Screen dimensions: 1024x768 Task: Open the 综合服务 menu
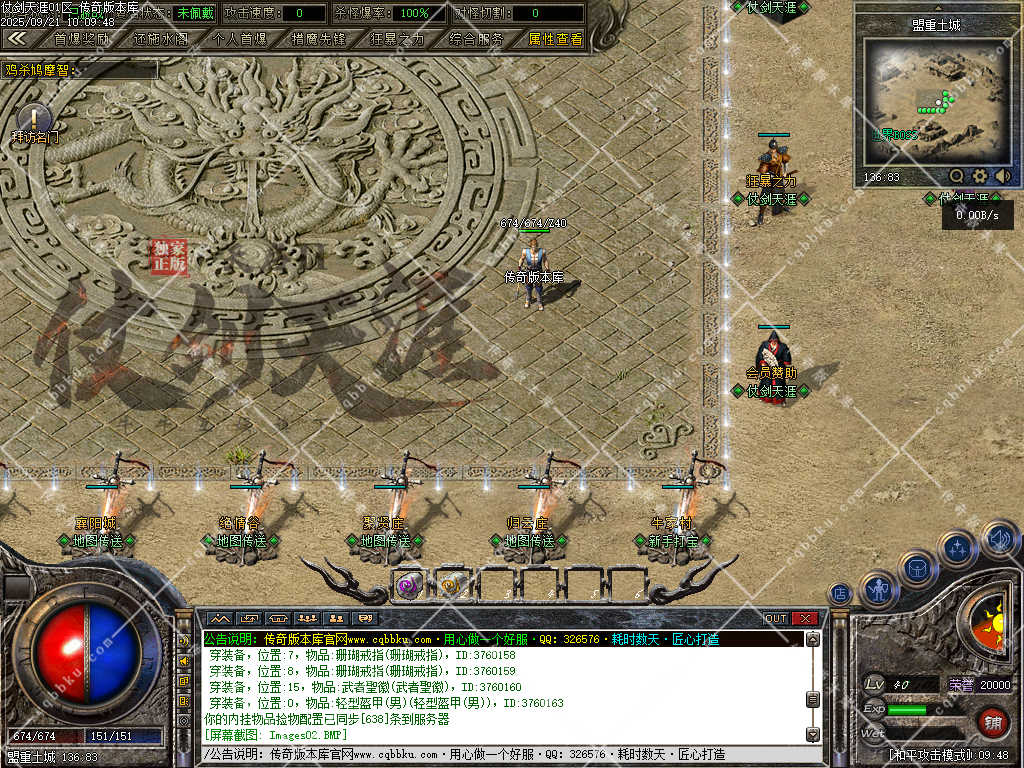(x=476, y=40)
